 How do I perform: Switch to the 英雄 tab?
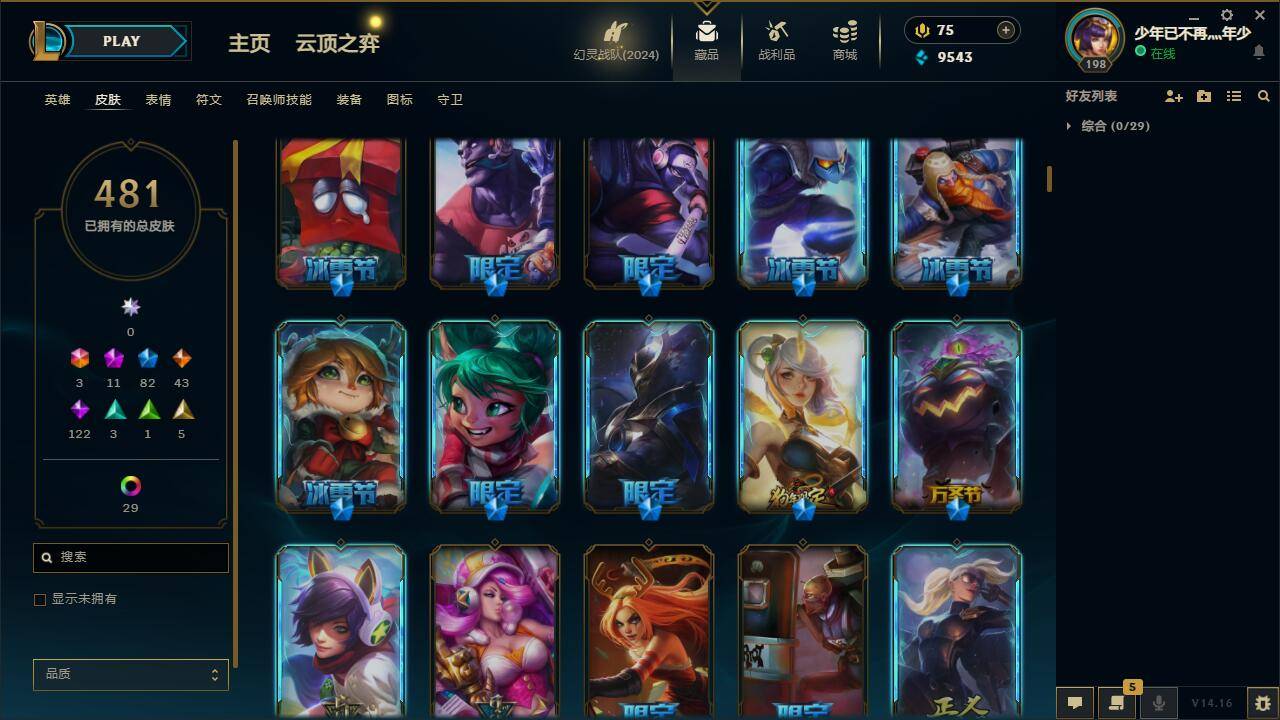coord(57,100)
